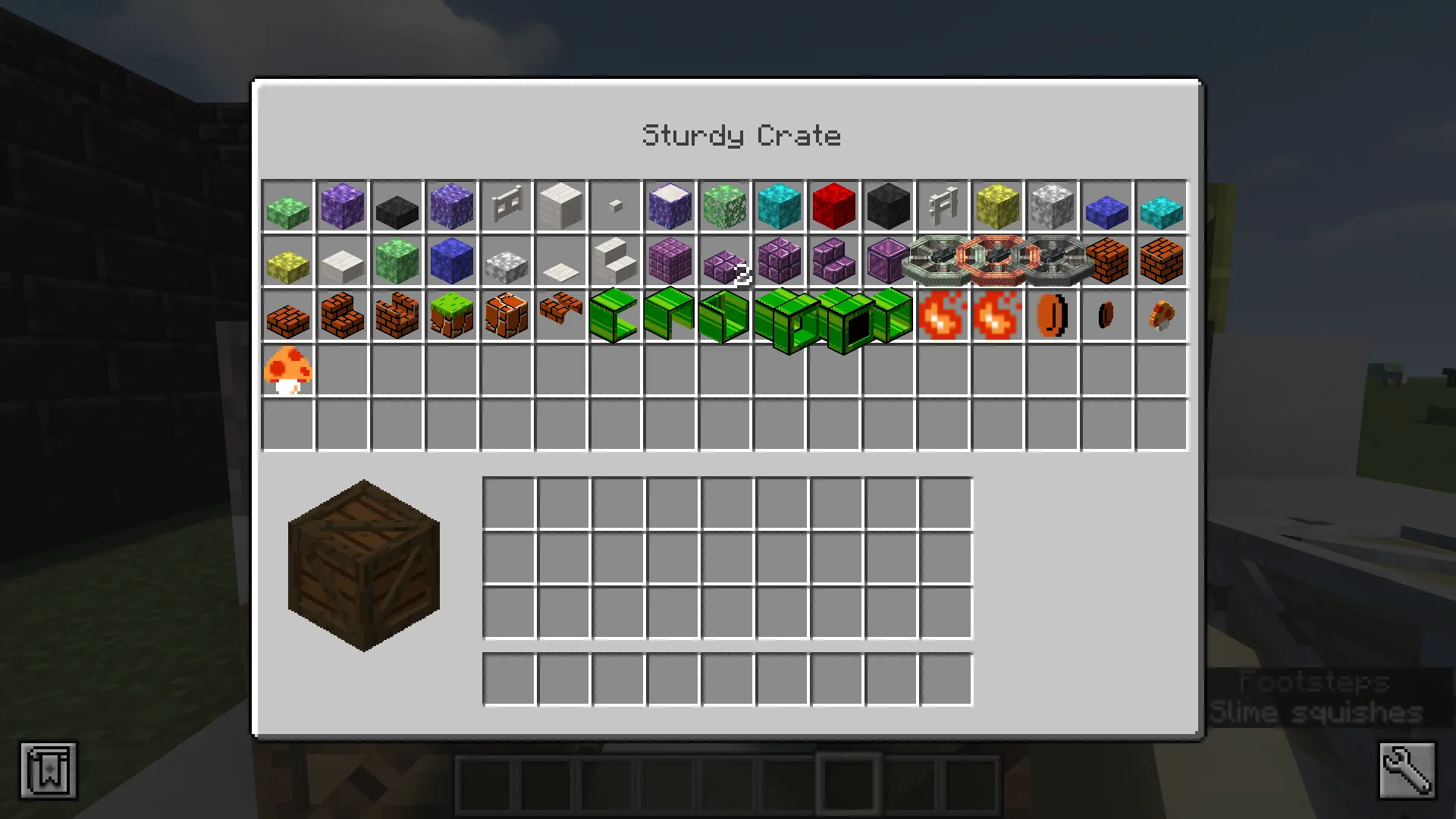Pick up the white quartz stairs

[x=615, y=262]
